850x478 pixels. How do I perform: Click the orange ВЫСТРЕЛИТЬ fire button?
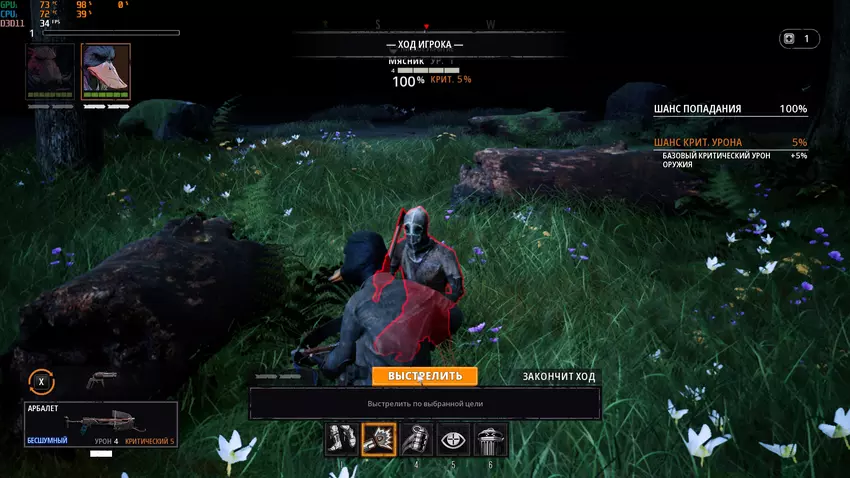pyautogui.click(x=424, y=376)
